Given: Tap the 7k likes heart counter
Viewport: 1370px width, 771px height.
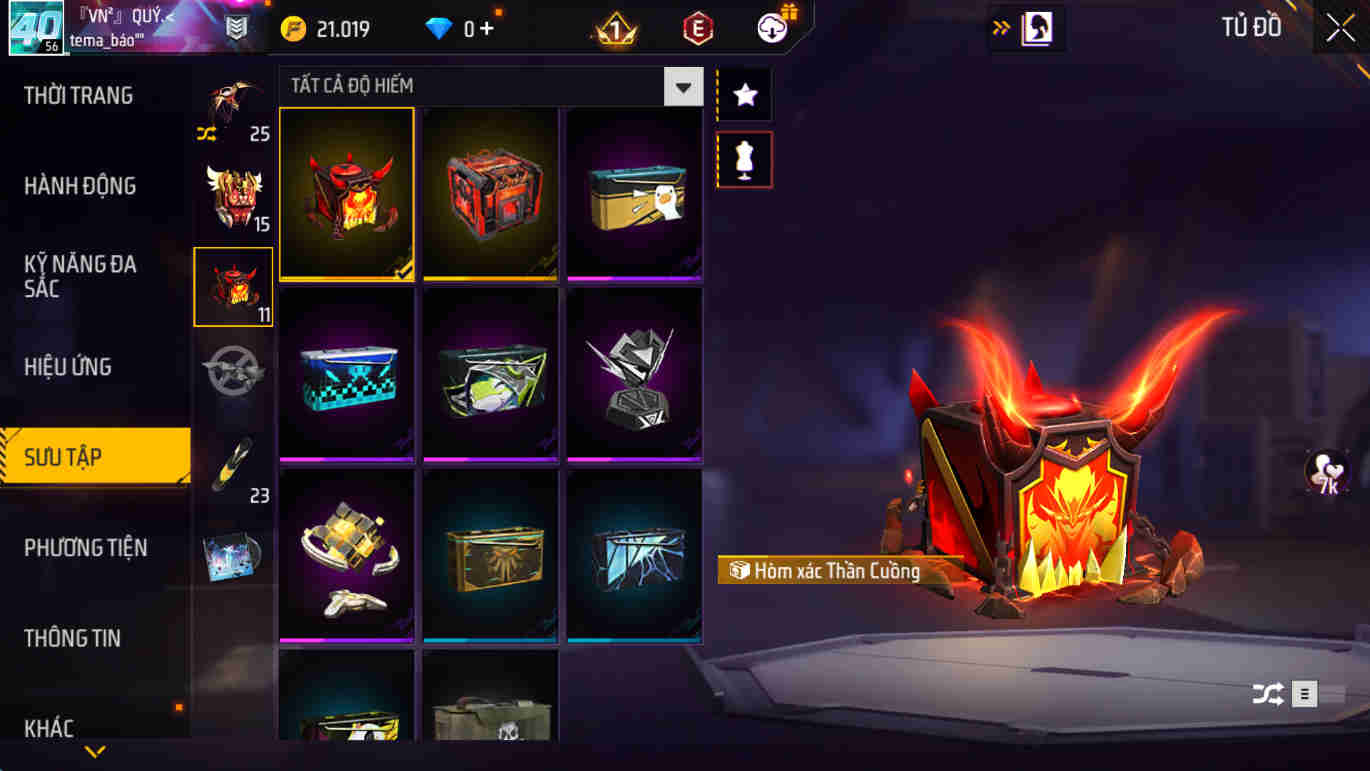Looking at the screenshot, I should point(1325,471).
